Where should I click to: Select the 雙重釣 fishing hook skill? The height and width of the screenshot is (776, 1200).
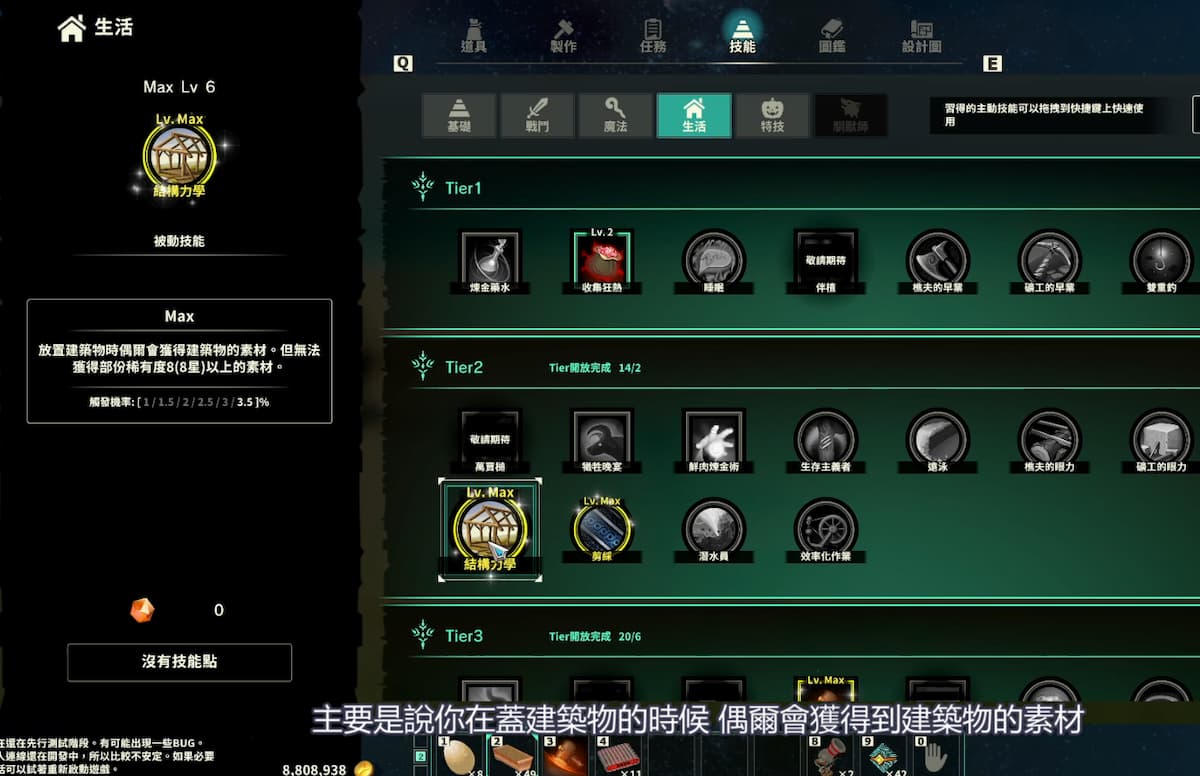pyautogui.click(x=1161, y=261)
